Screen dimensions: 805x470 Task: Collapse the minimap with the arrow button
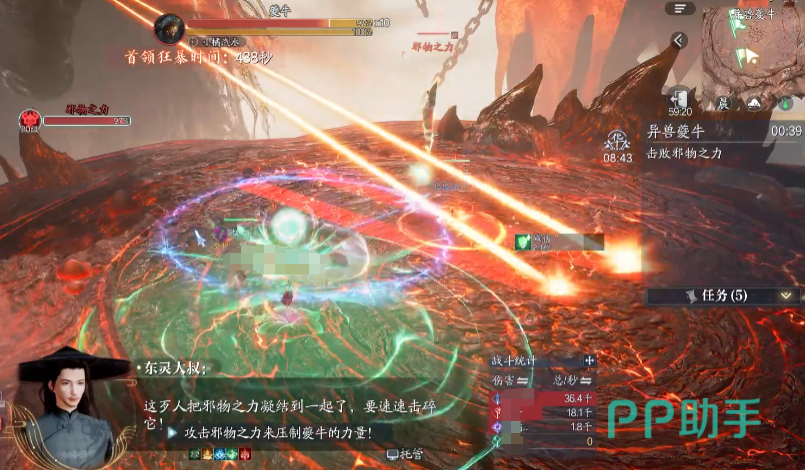[x=679, y=41]
